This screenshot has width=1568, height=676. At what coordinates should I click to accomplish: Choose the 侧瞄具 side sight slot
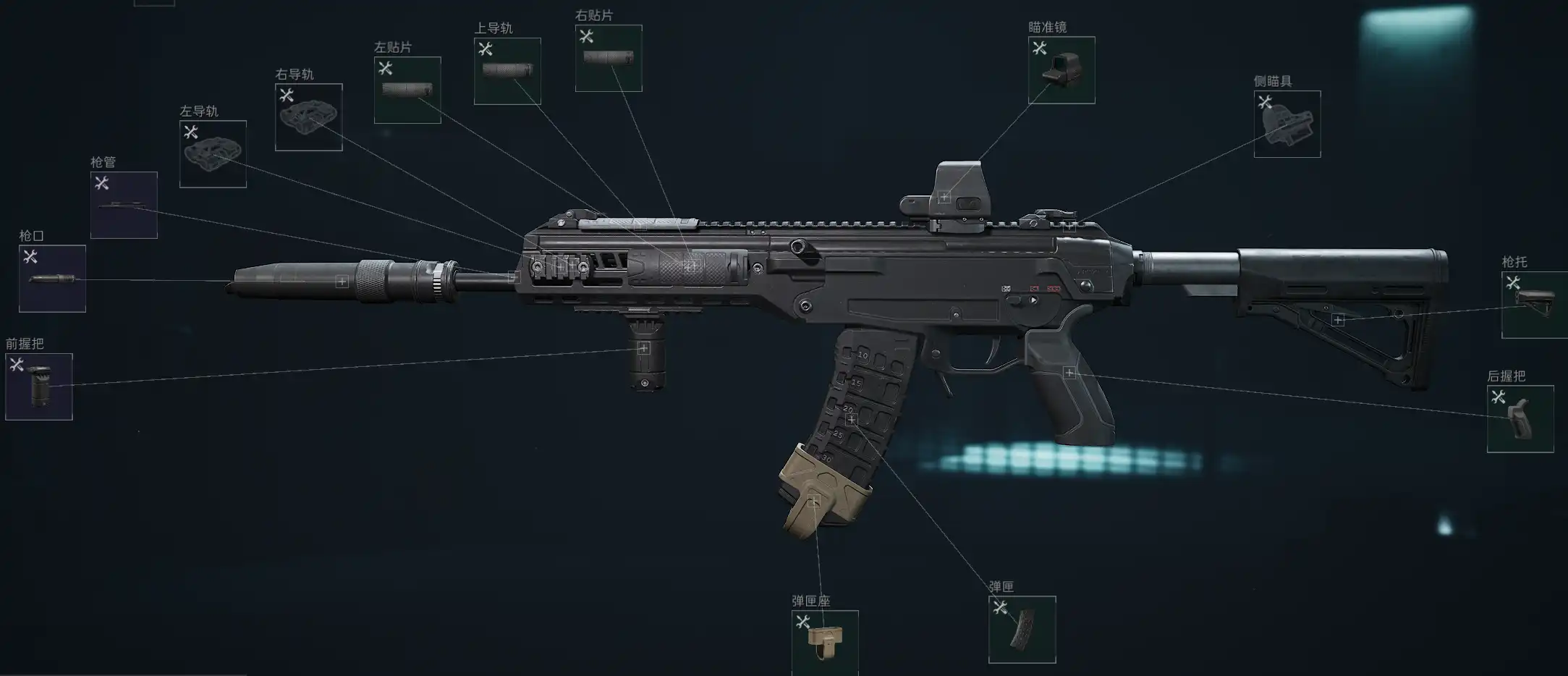point(1287,124)
